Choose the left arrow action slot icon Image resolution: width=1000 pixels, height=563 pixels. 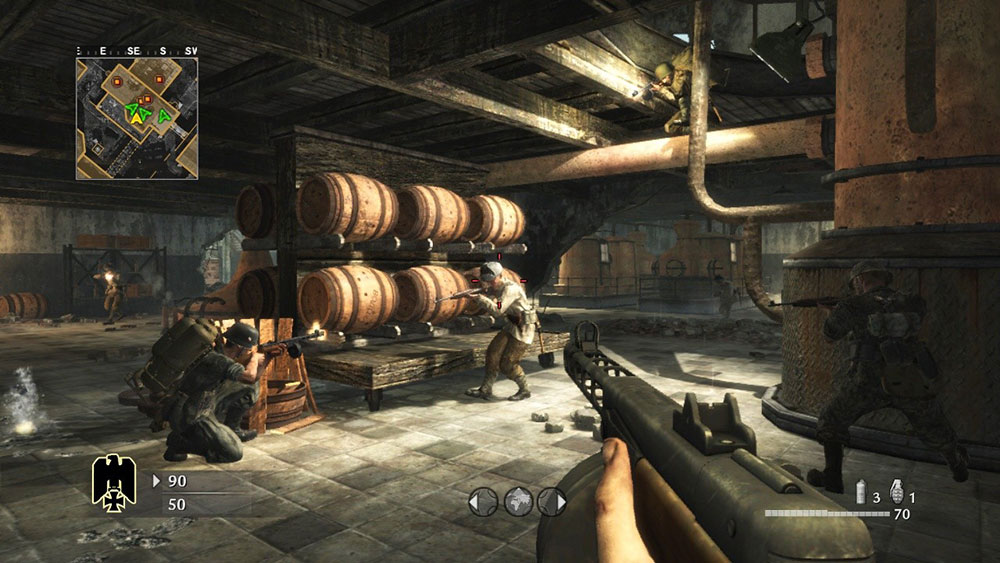483,501
